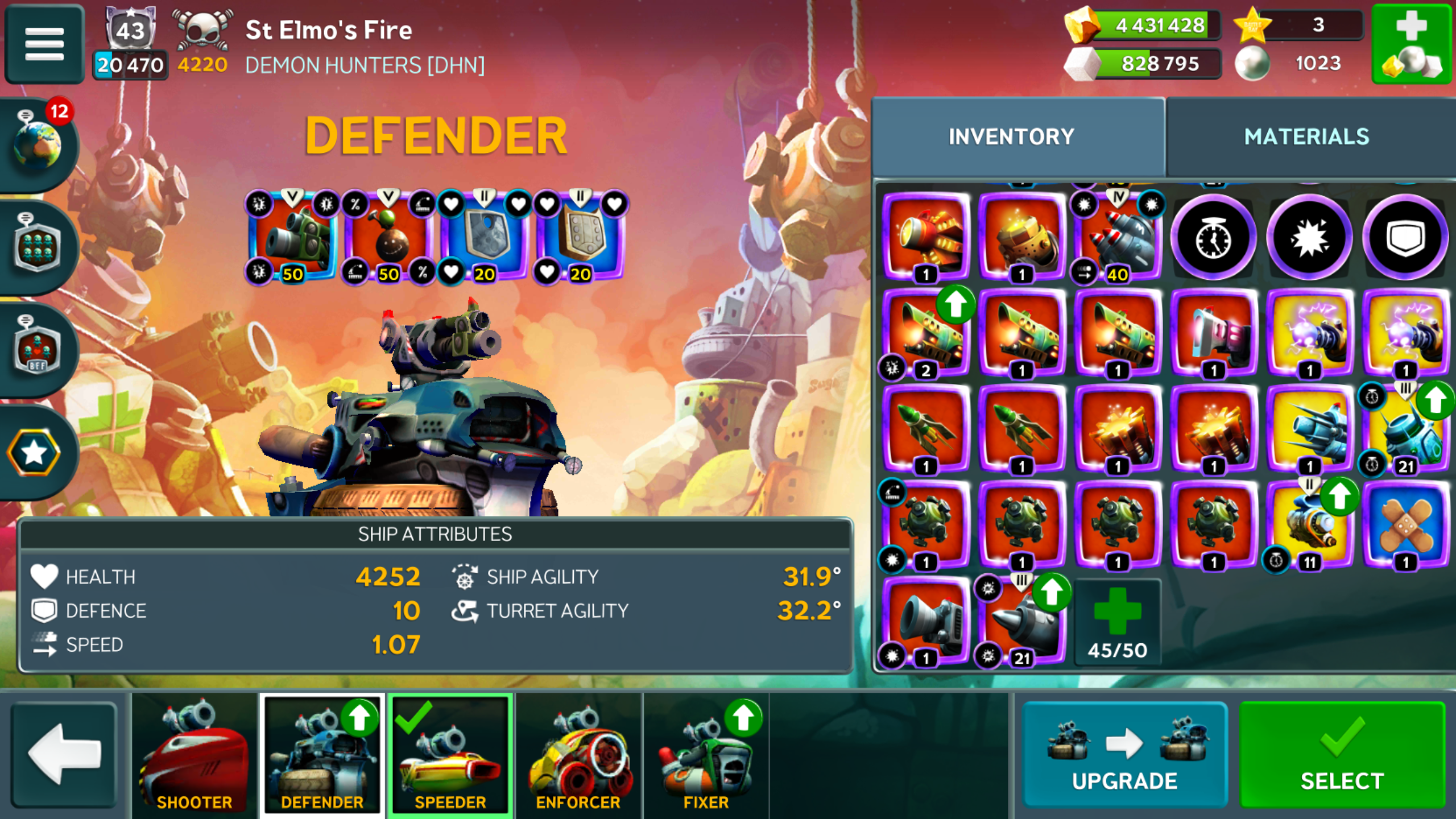Screen dimensions: 1456x819
Task: Go back with the white arrow
Action: [x=64, y=754]
